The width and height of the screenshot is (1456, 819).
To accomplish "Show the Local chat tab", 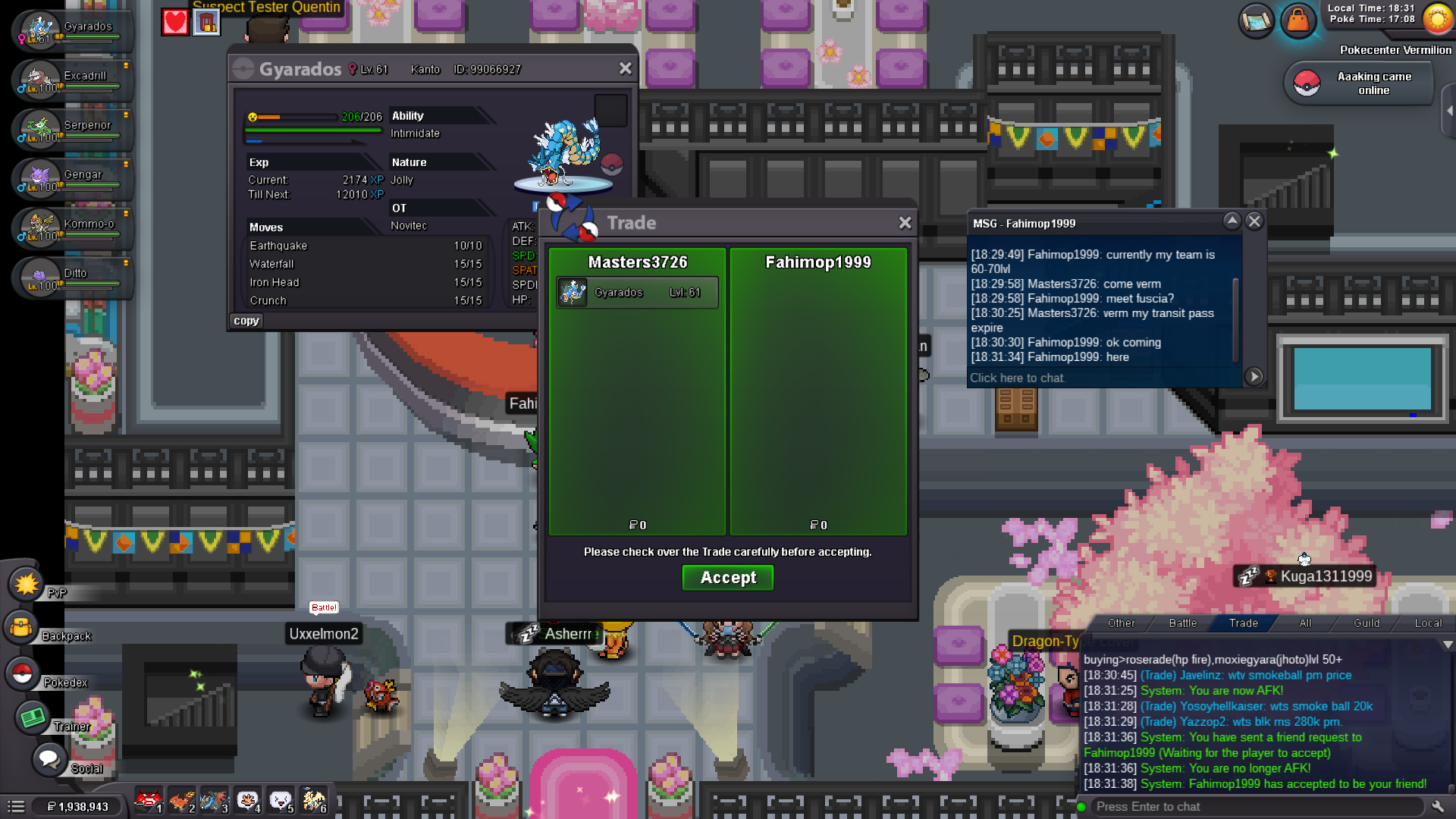I will pyautogui.click(x=1428, y=623).
